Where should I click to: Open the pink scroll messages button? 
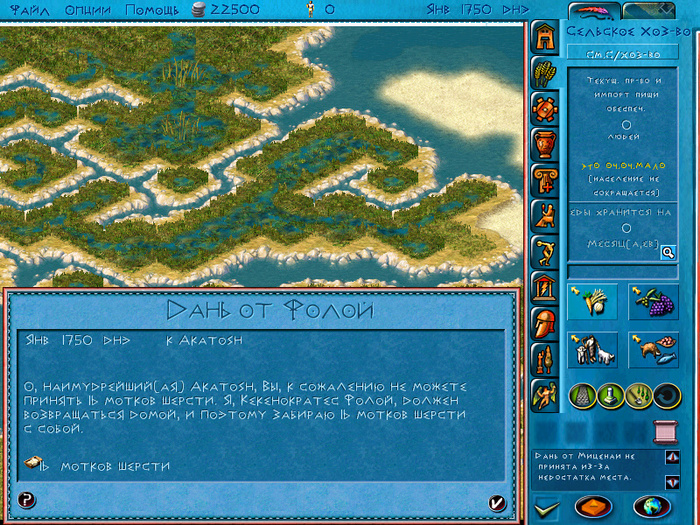click(663, 431)
